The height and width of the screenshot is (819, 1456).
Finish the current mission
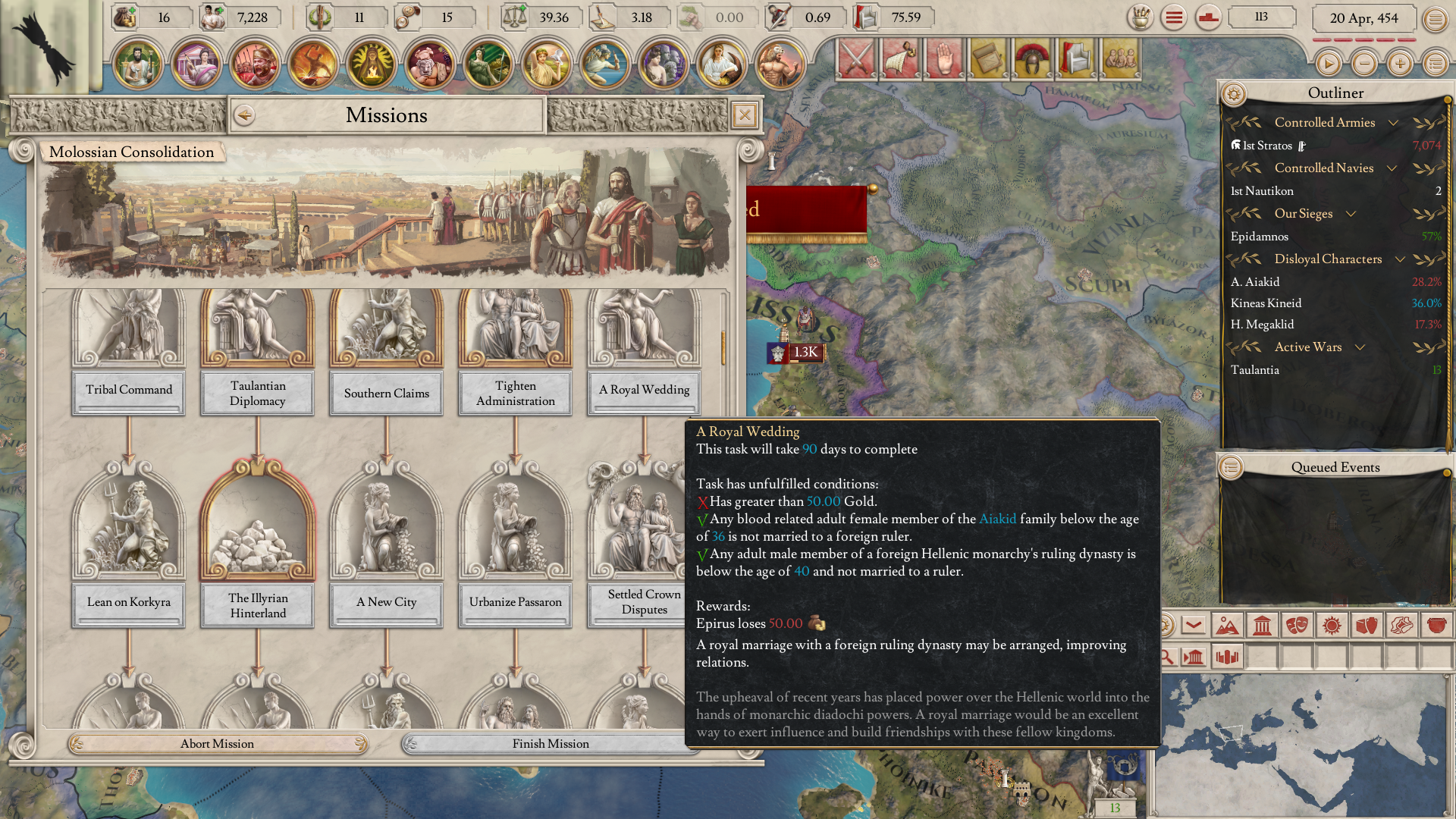coord(550,744)
